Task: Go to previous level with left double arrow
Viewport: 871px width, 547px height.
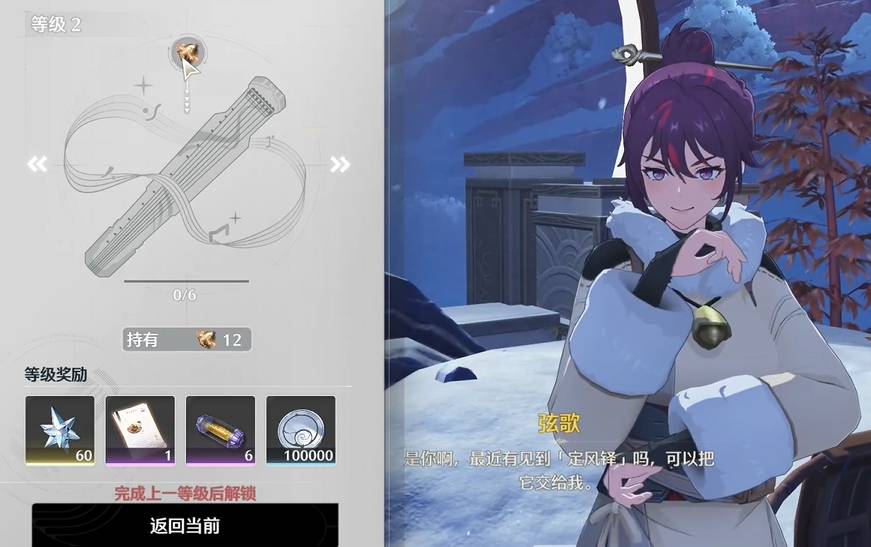Action: tap(37, 164)
